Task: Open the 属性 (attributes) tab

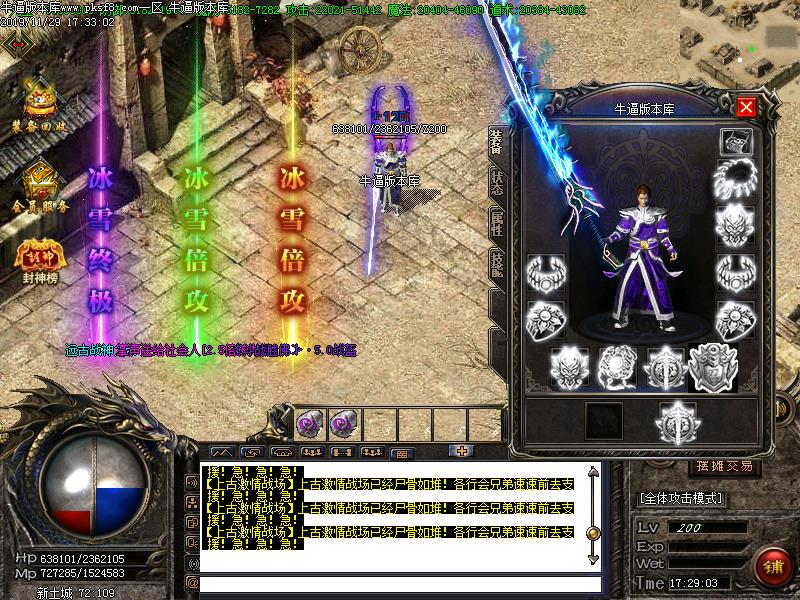Action: [496, 224]
